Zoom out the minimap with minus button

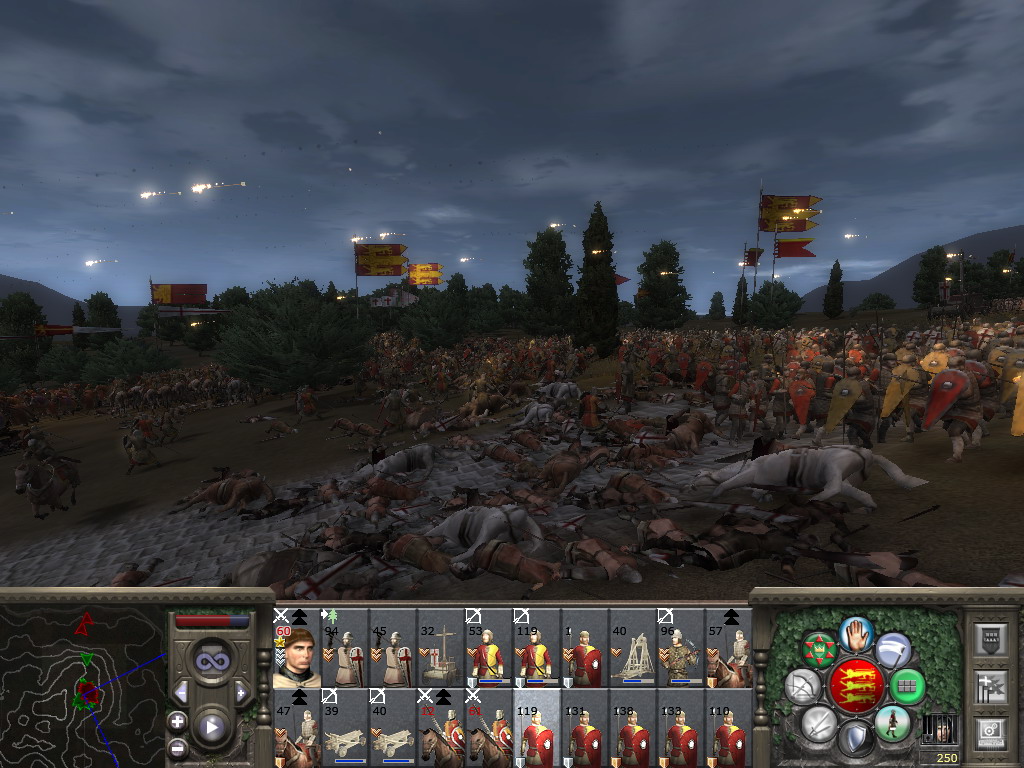click(178, 747)
